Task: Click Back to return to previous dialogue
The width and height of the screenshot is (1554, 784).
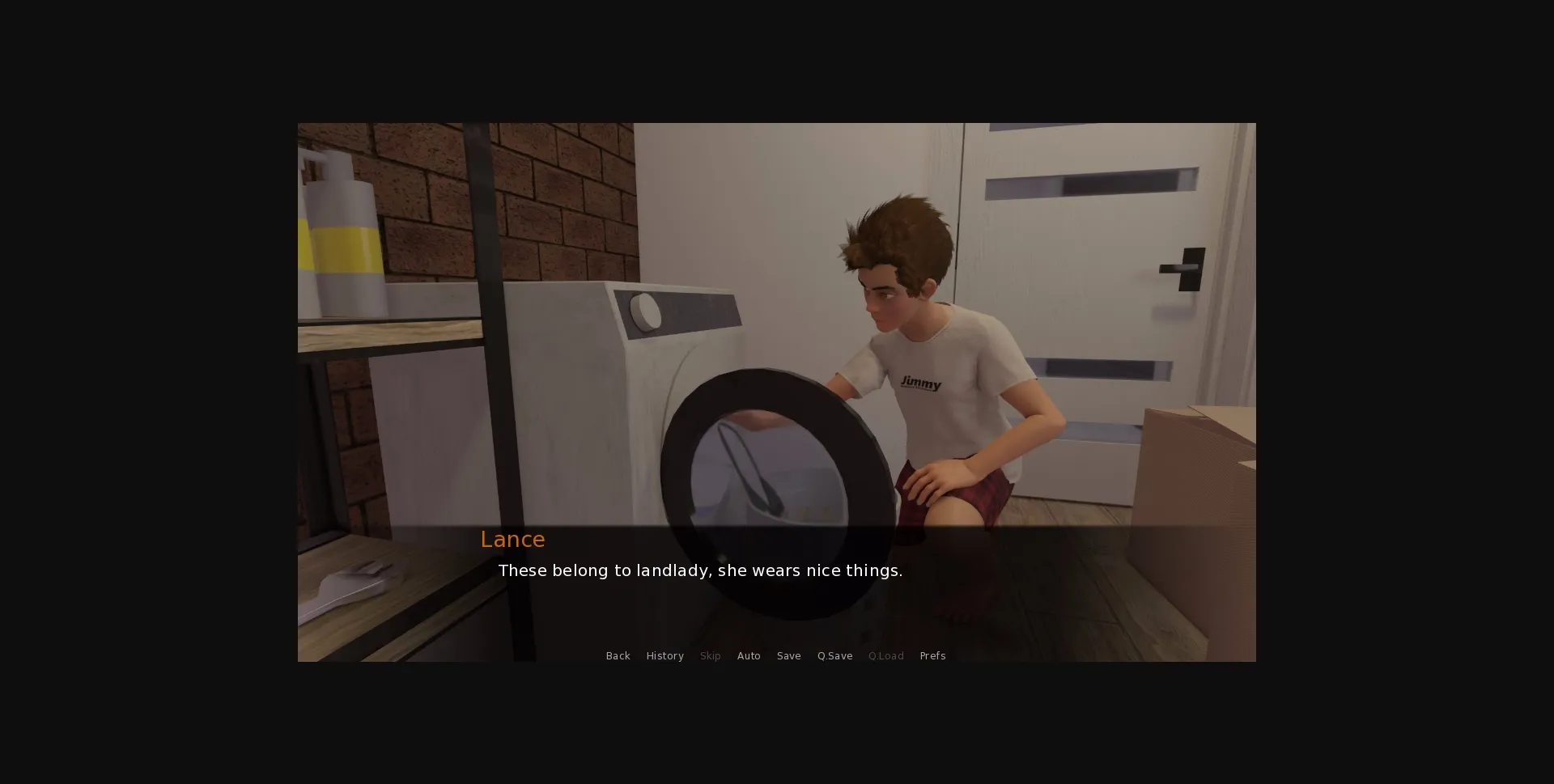Action: click(x=618, y=655)
